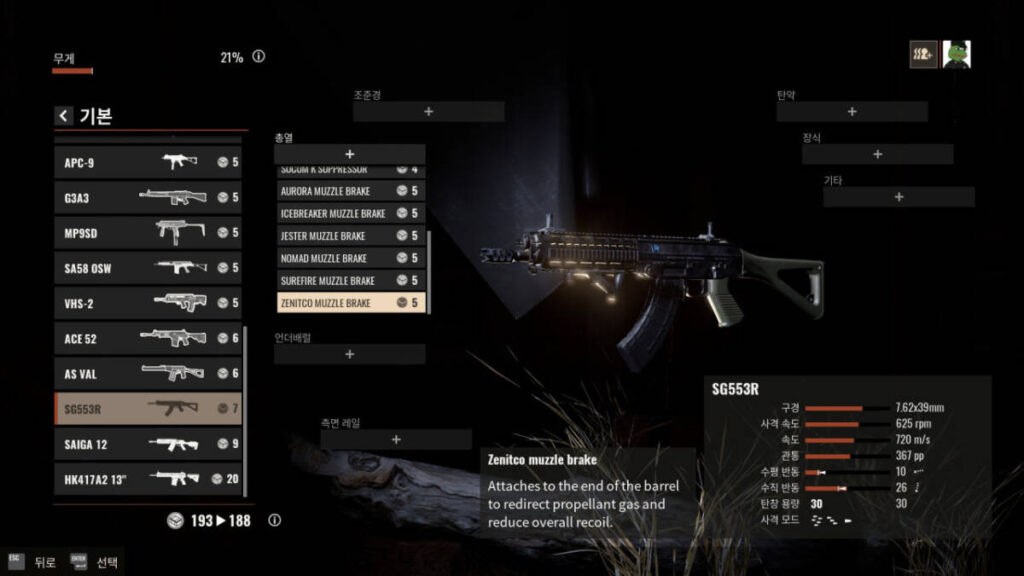1024x576 pixels.
Task: Select the SA58 OSW weapon row
Action: pyautogui.click(x=148, y=267)
